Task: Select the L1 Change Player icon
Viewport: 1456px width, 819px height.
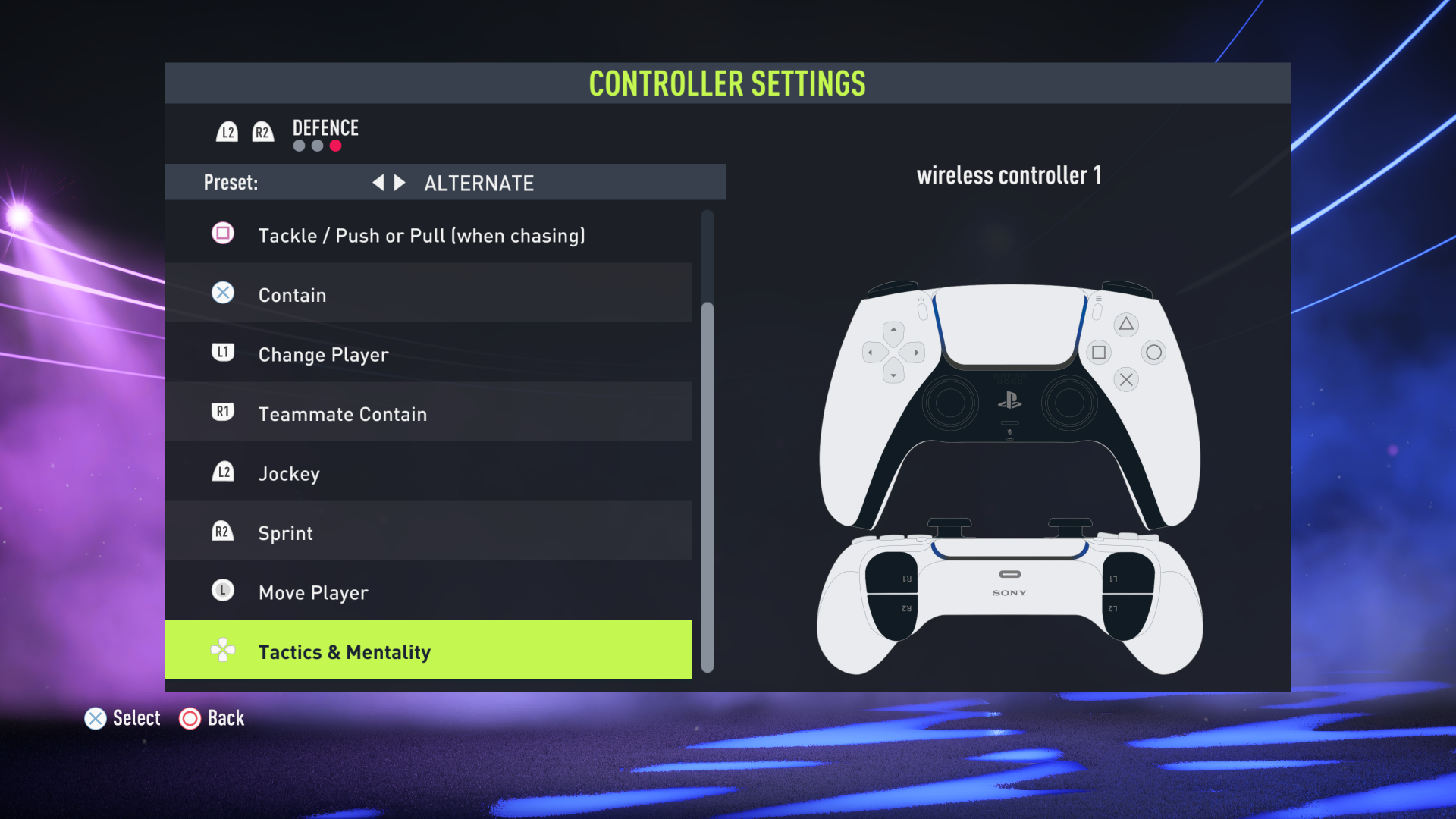Action: [222, 353]
